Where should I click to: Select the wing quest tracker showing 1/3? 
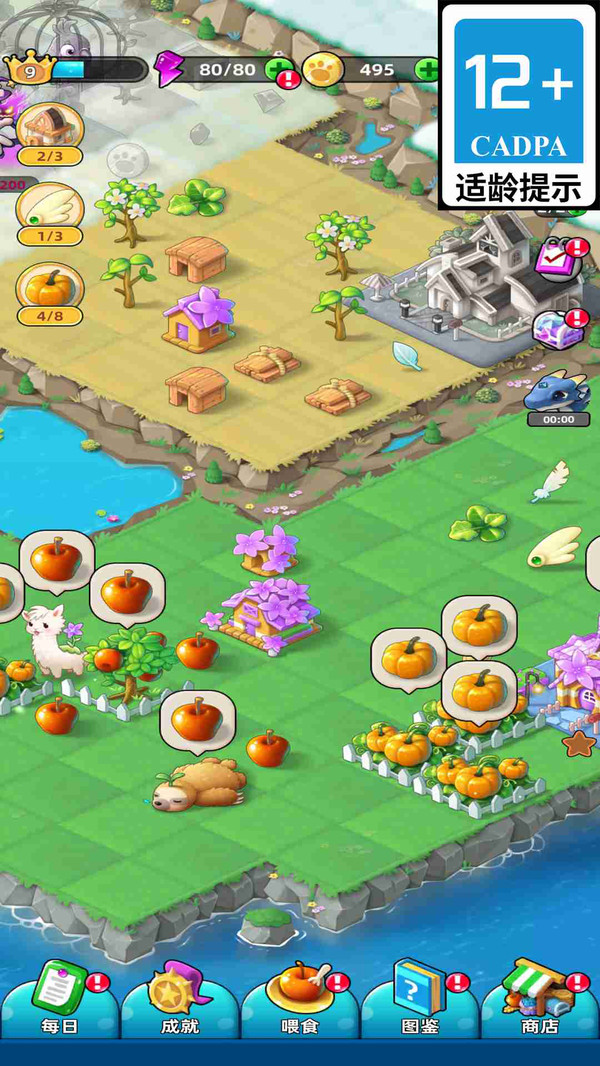[x=49, y=213]
